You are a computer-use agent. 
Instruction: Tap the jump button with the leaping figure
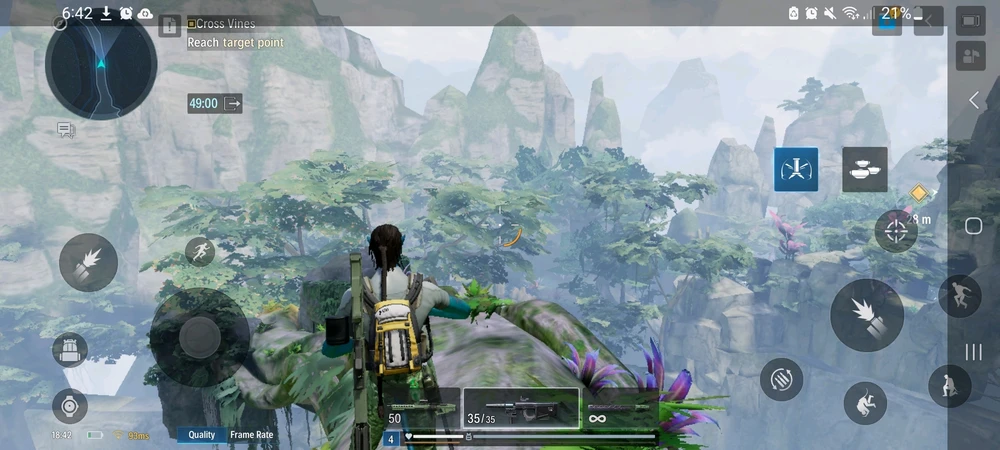960,297
